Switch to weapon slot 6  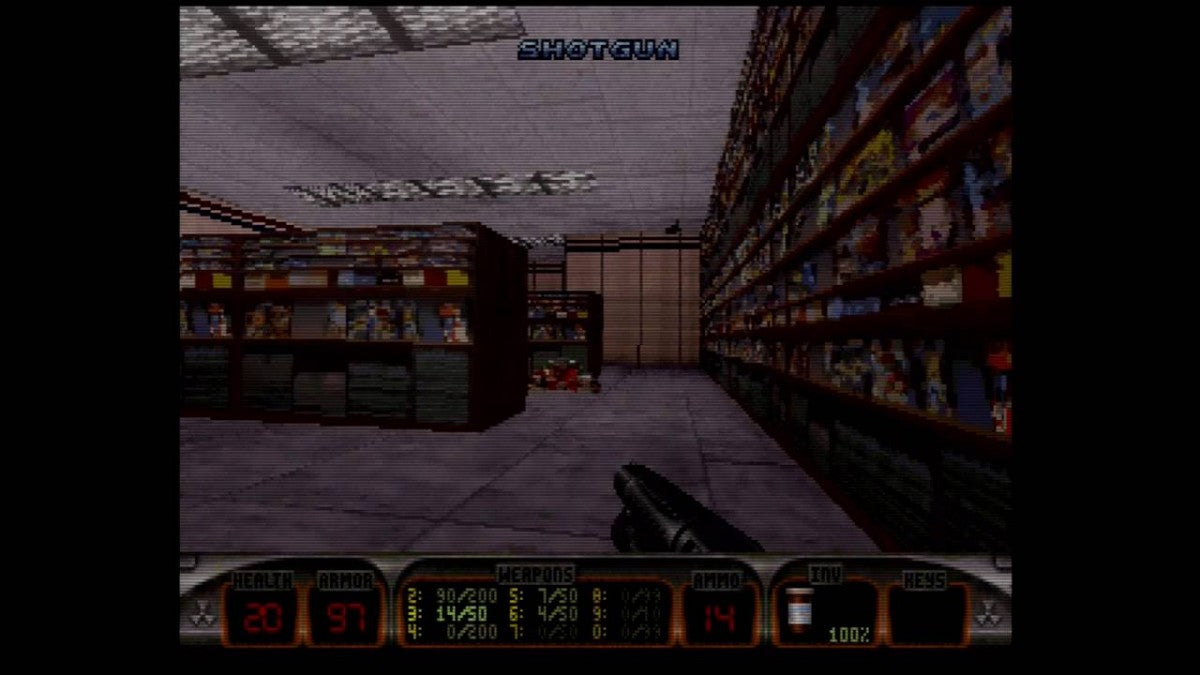pos(542,612)
